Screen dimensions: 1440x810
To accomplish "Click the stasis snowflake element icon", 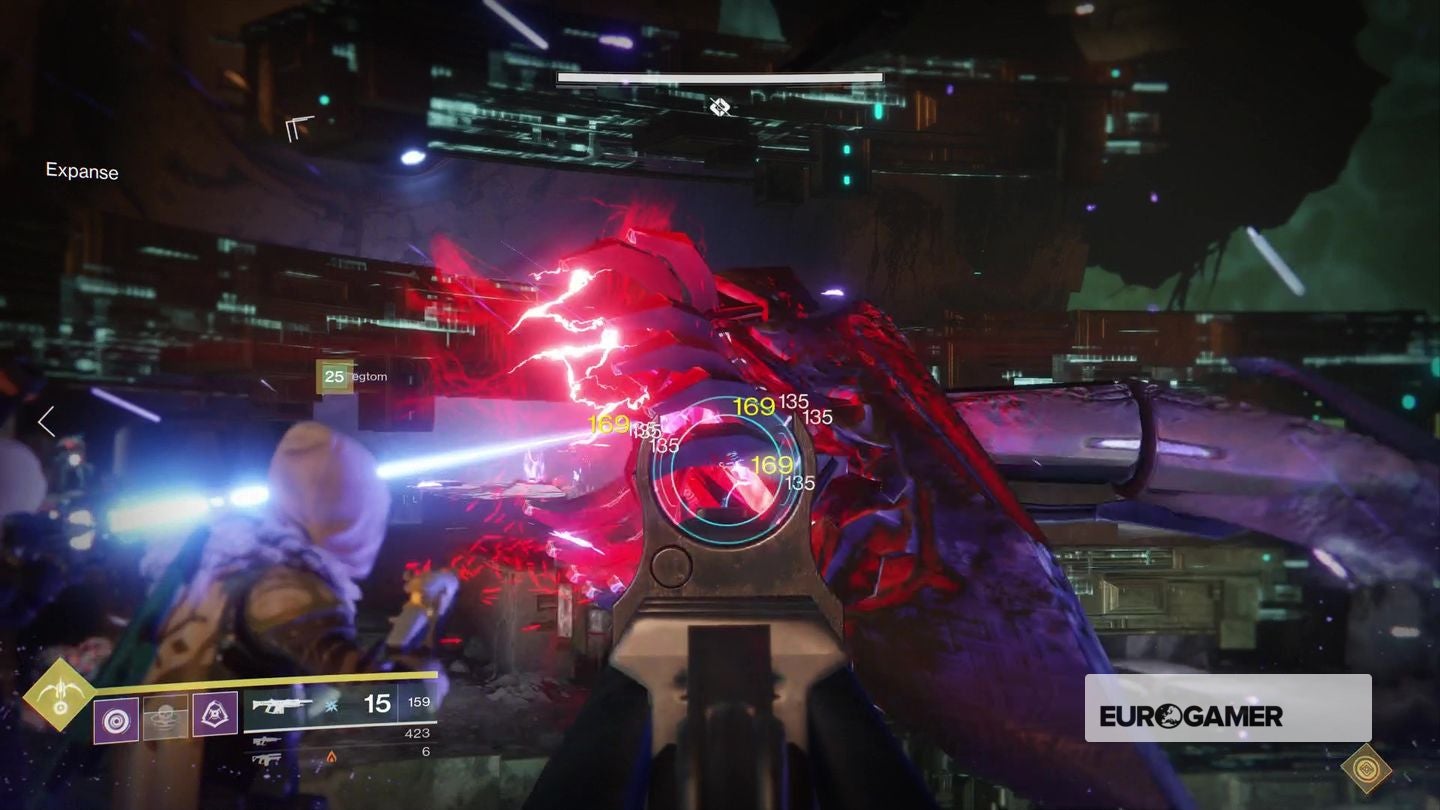I will [330, 706].
